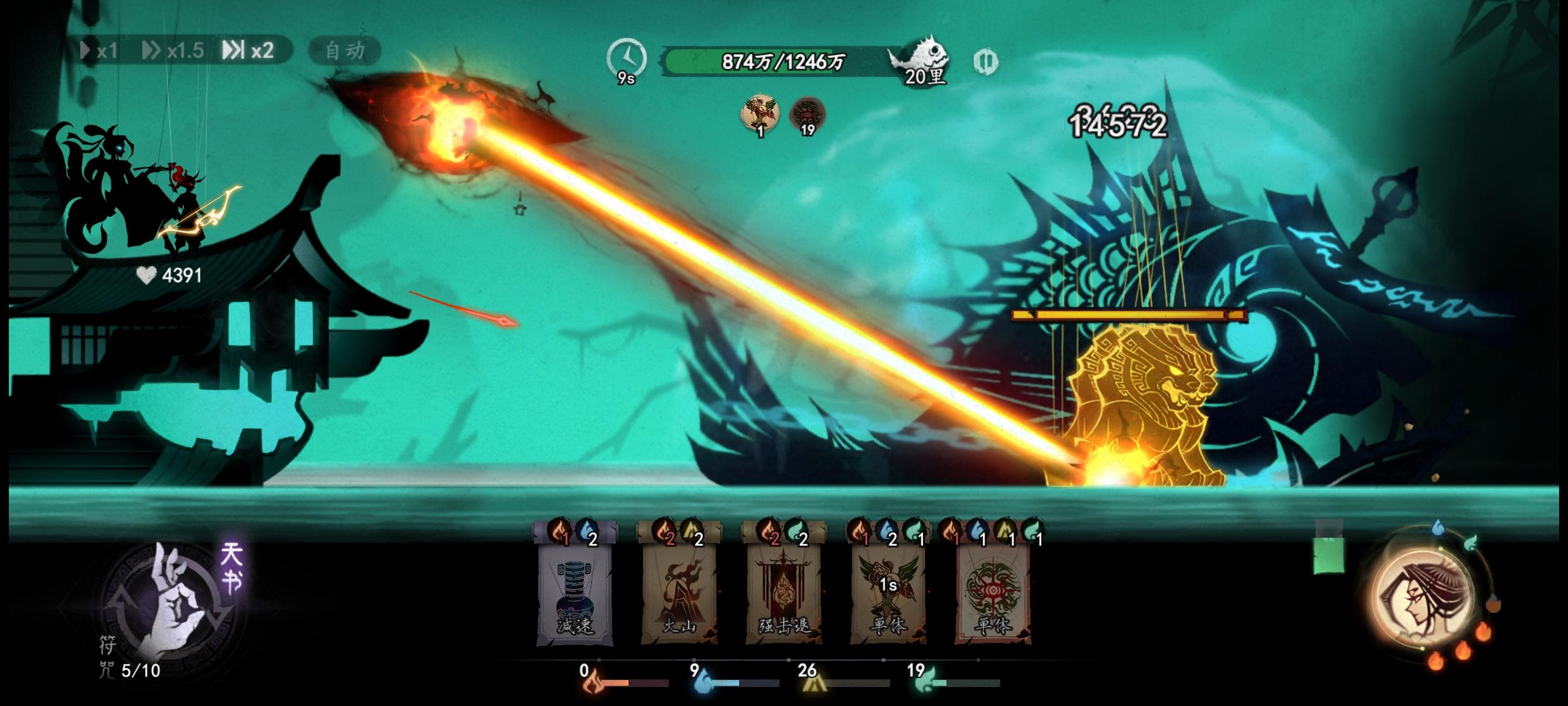
Task: Choose the 火山 volcano card
Action: 679,591
